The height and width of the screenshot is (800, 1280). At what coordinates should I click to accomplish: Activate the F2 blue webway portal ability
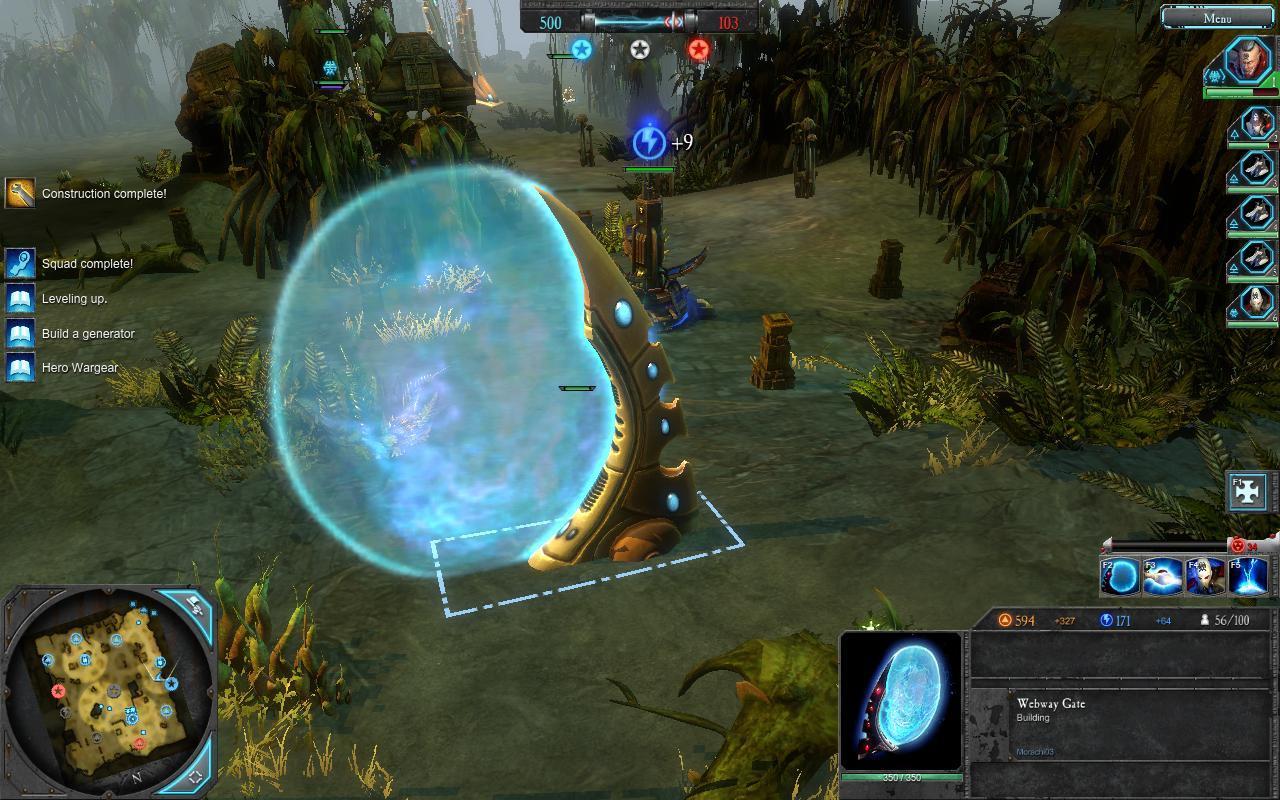1120,578
